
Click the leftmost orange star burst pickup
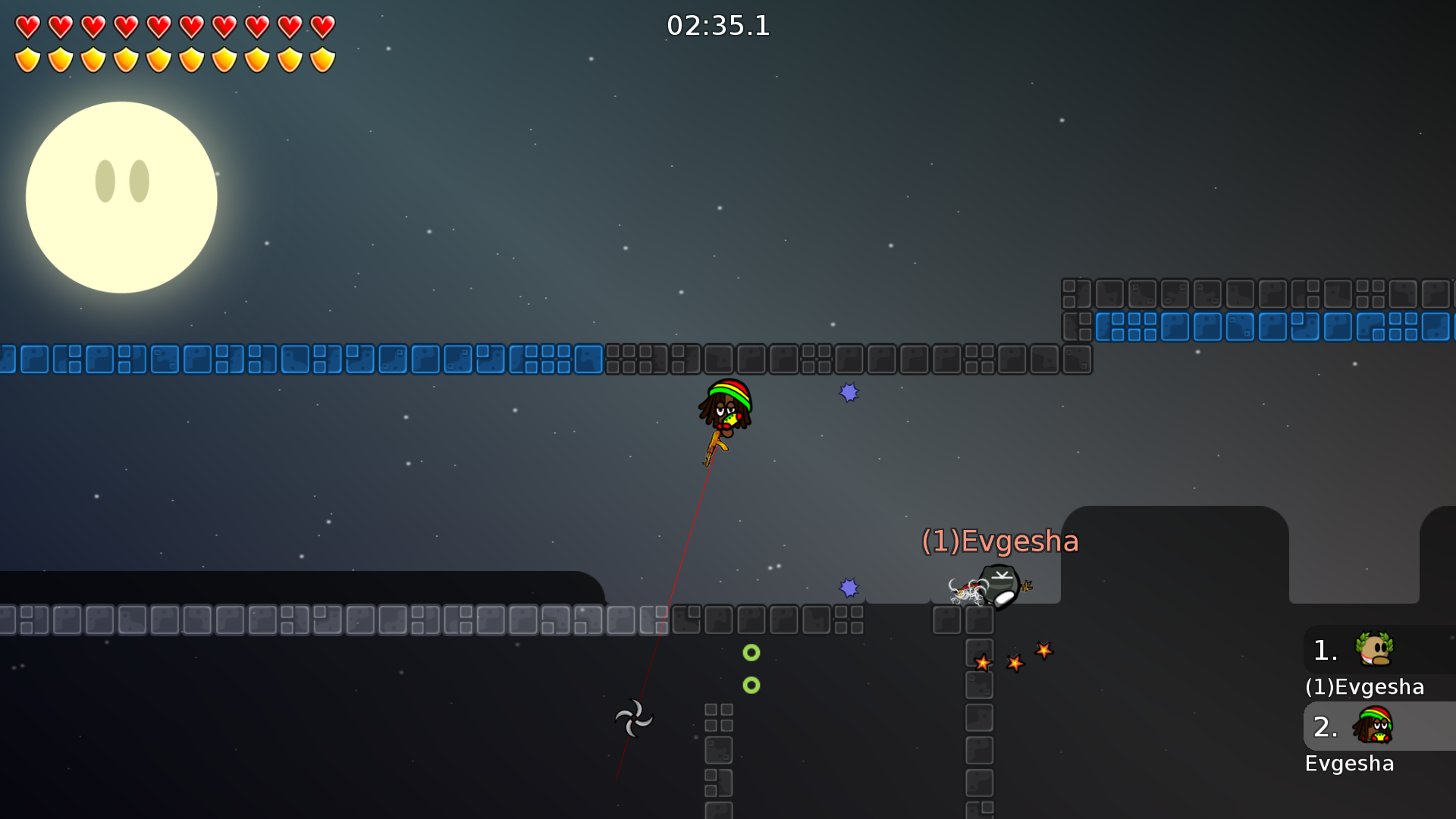(984, 662)
